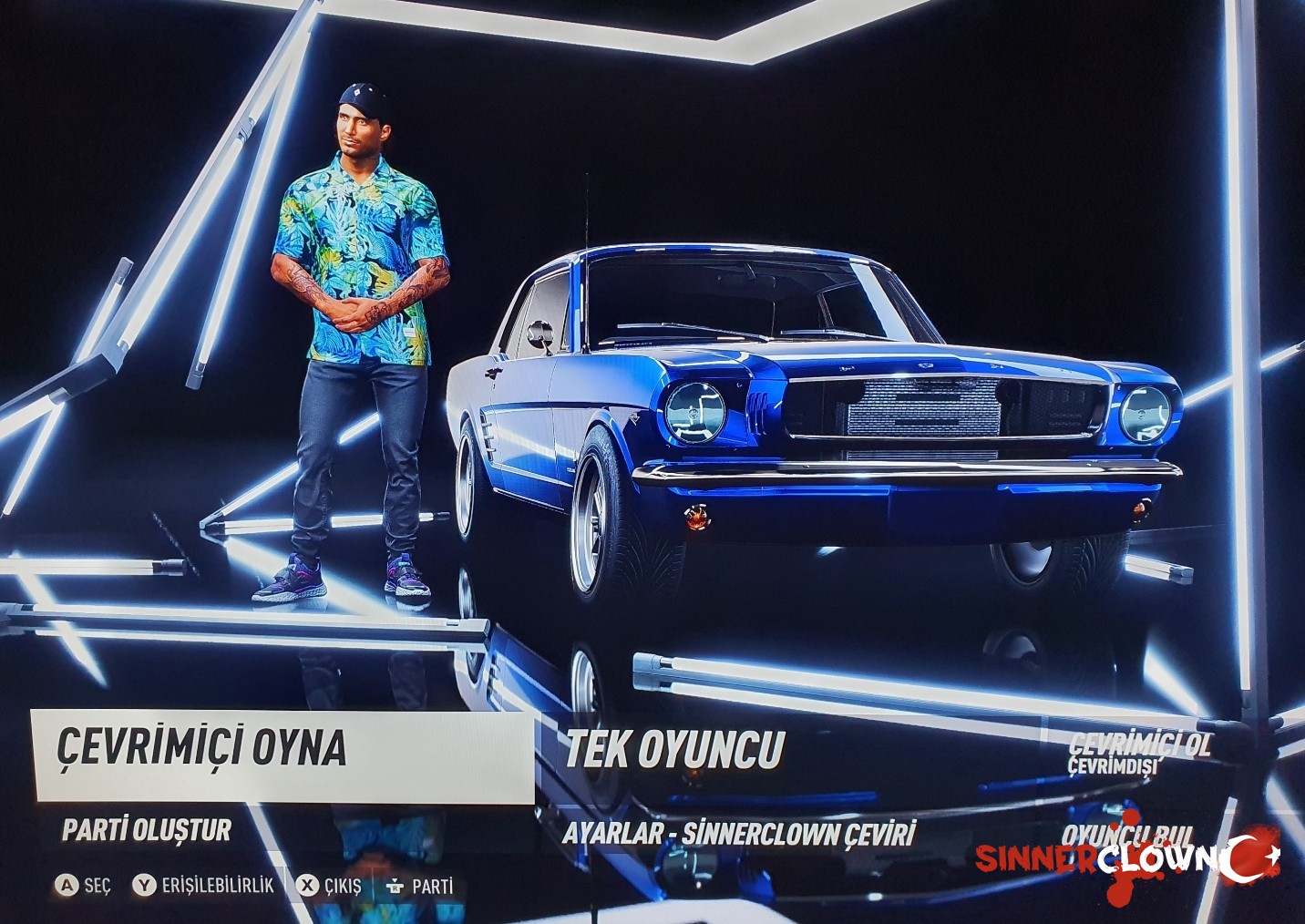This screenshot has width=1305, height=924.
Task: Select the ÇEVRİMİÇİ OYNA menu tile
Action: pyautogui.click(x=283, y=755)
